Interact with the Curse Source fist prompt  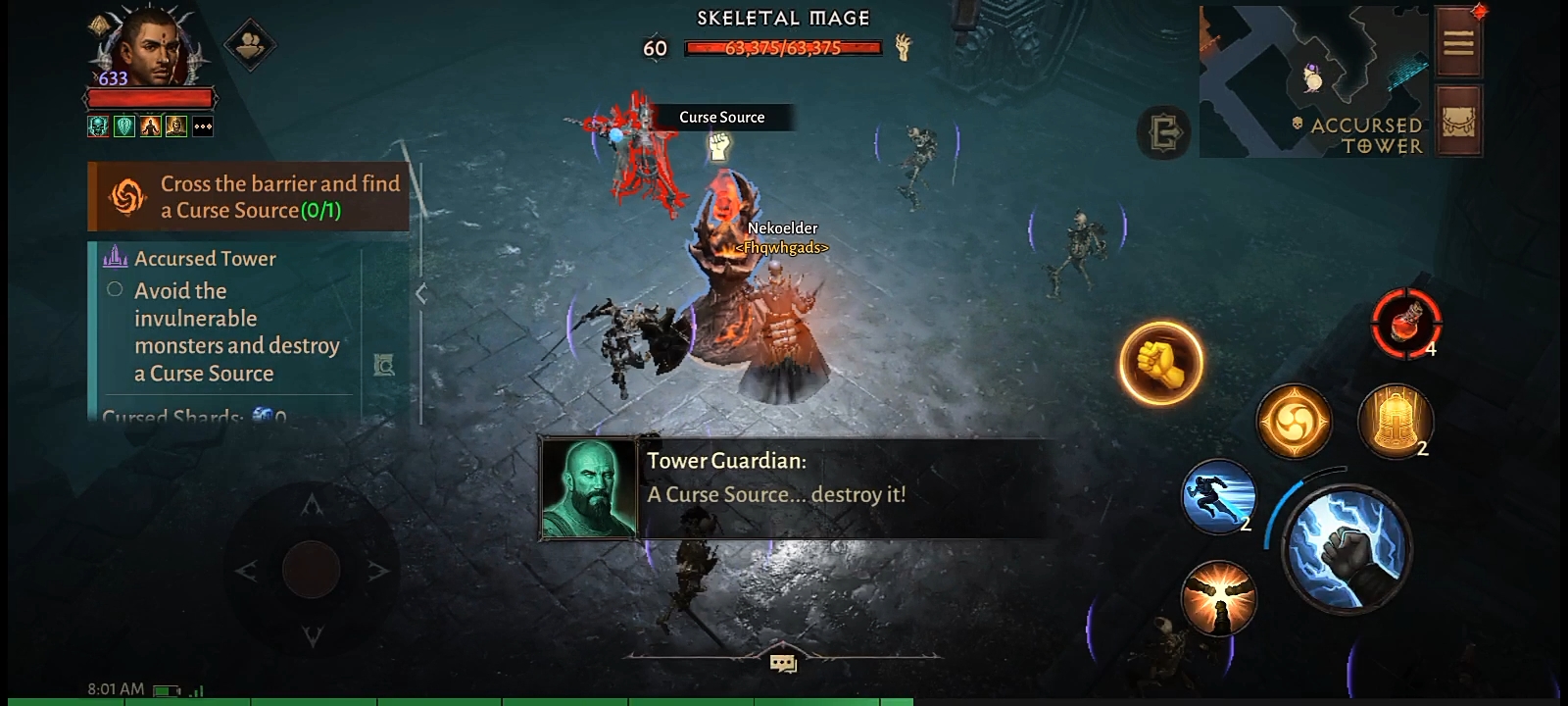pyautogui.click(x=720, y=147)
